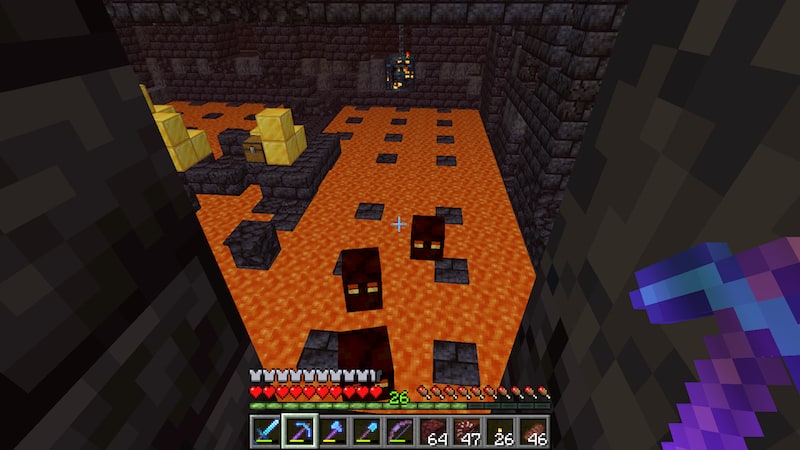This screenshot has width=800, height=450.
Task: Choose the enchanted pickaxe hotbar slot
Action: (x=298, y=431)
